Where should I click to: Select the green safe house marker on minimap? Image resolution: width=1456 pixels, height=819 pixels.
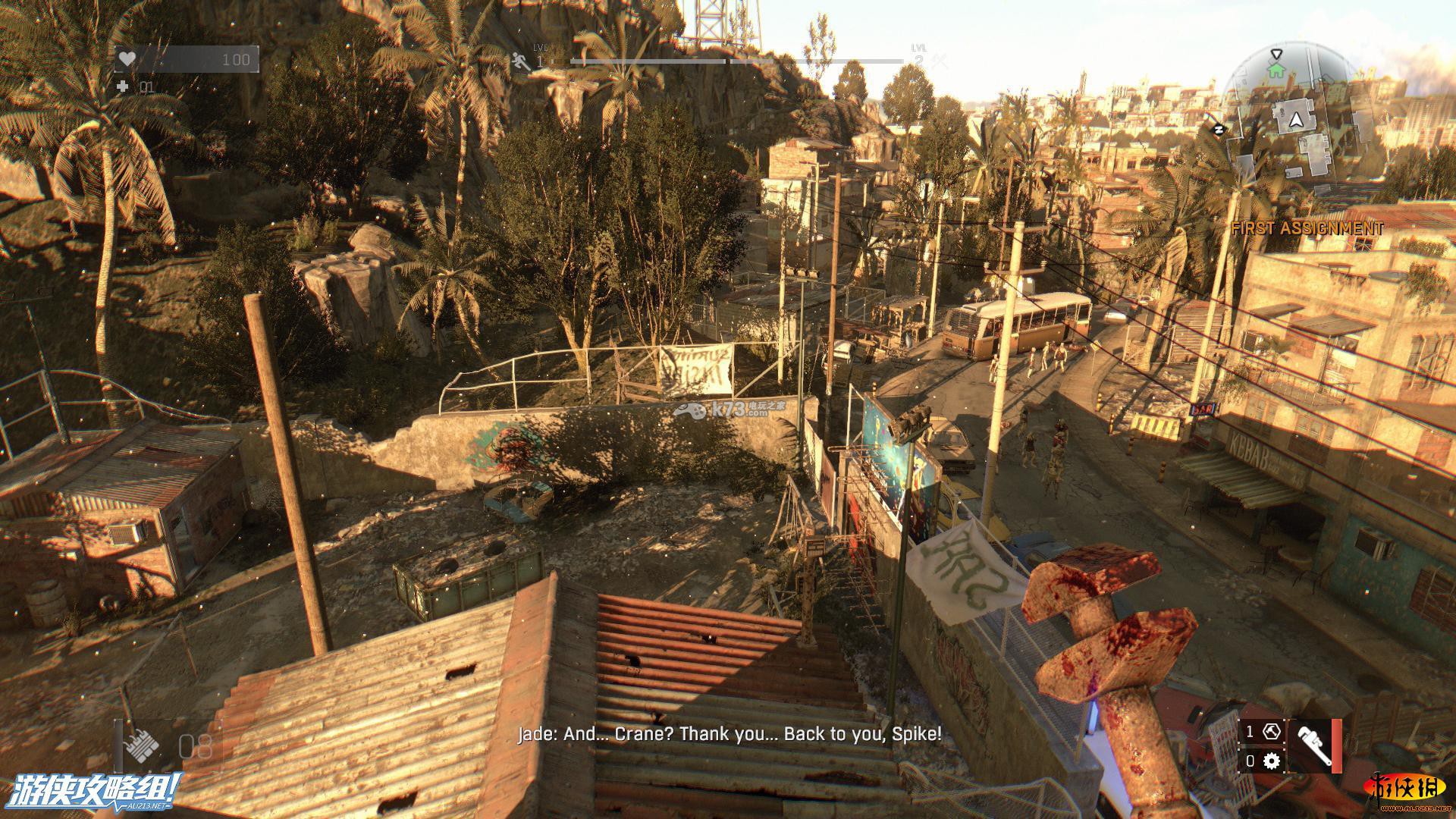(1277, 70)
